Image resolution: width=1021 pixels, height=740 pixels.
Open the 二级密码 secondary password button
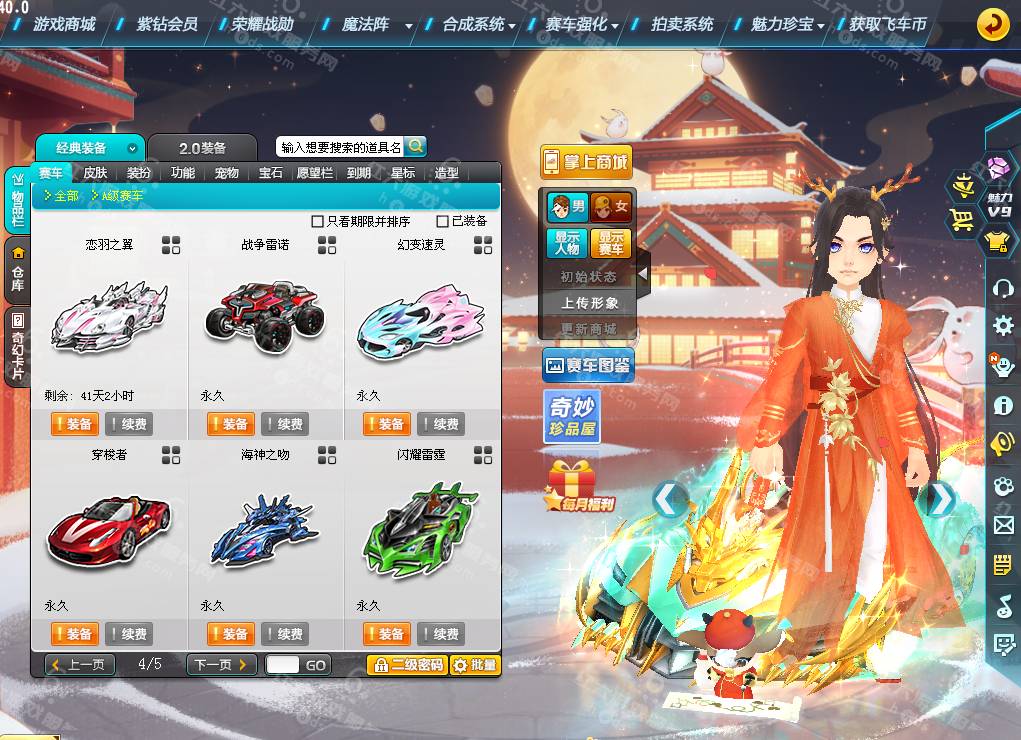tap(406, 665)
